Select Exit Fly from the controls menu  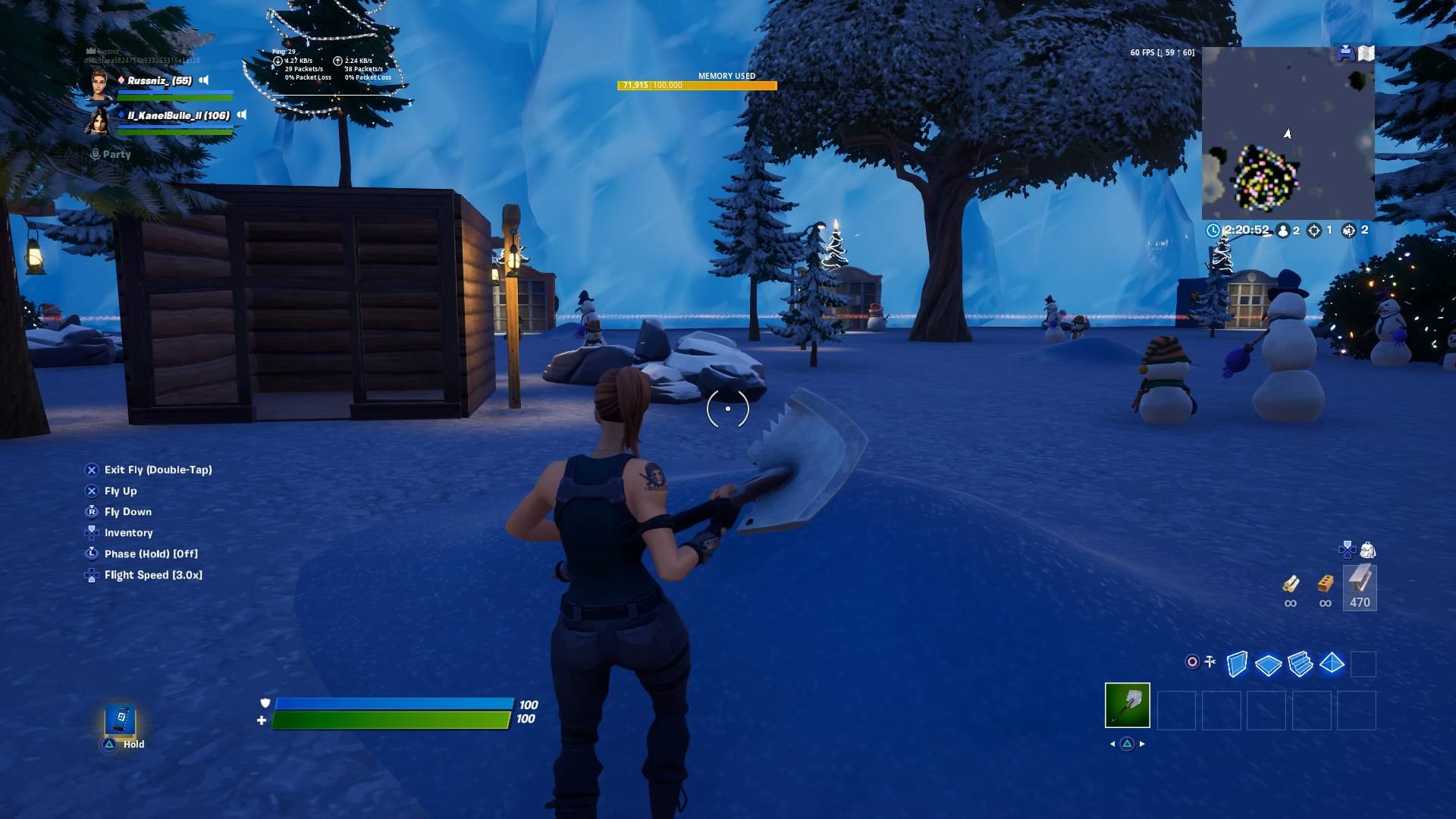tap(158, 469)
